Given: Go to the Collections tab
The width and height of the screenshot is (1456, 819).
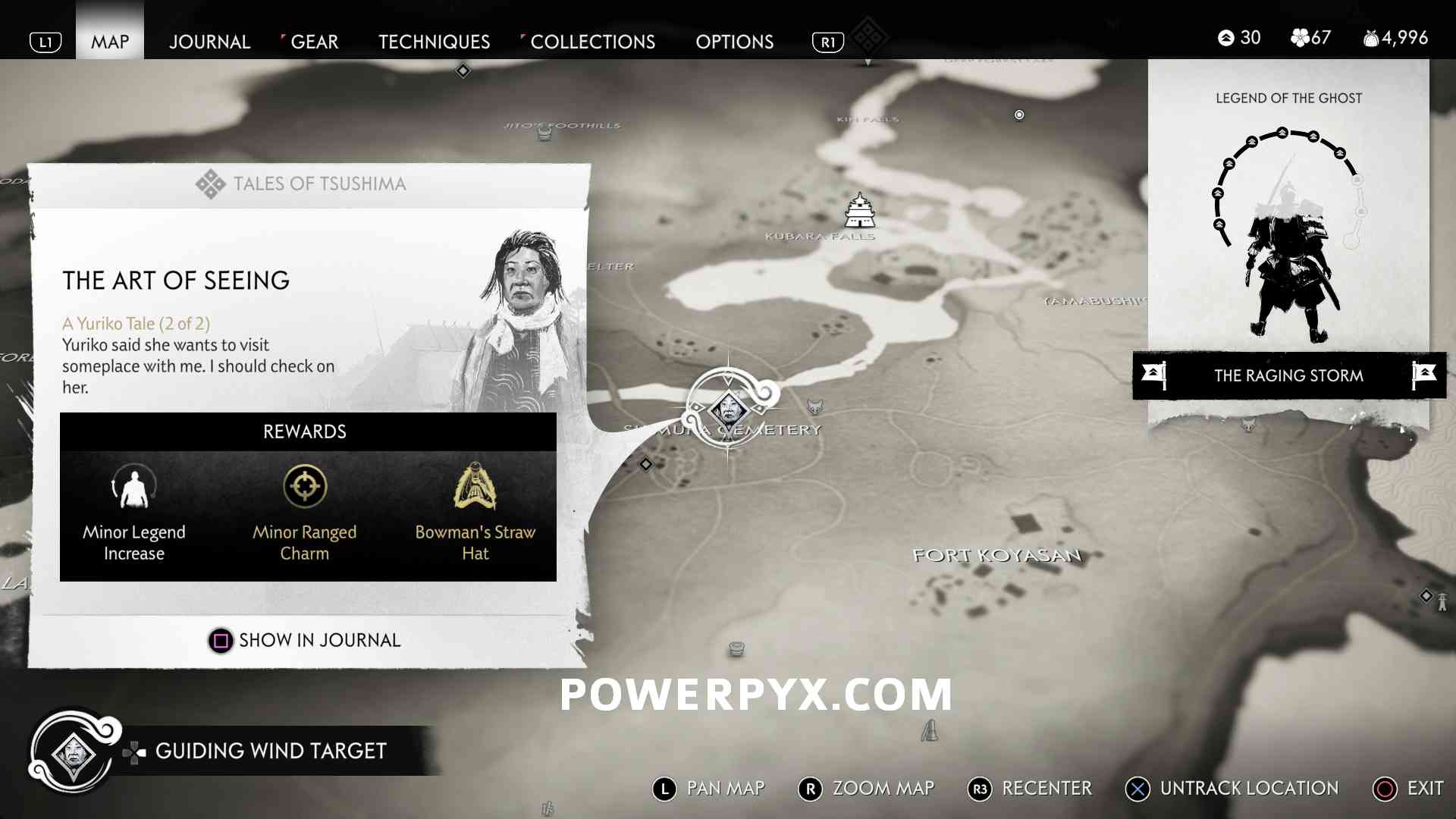Looking at the screenshot, I should click(x=592, y=42).
